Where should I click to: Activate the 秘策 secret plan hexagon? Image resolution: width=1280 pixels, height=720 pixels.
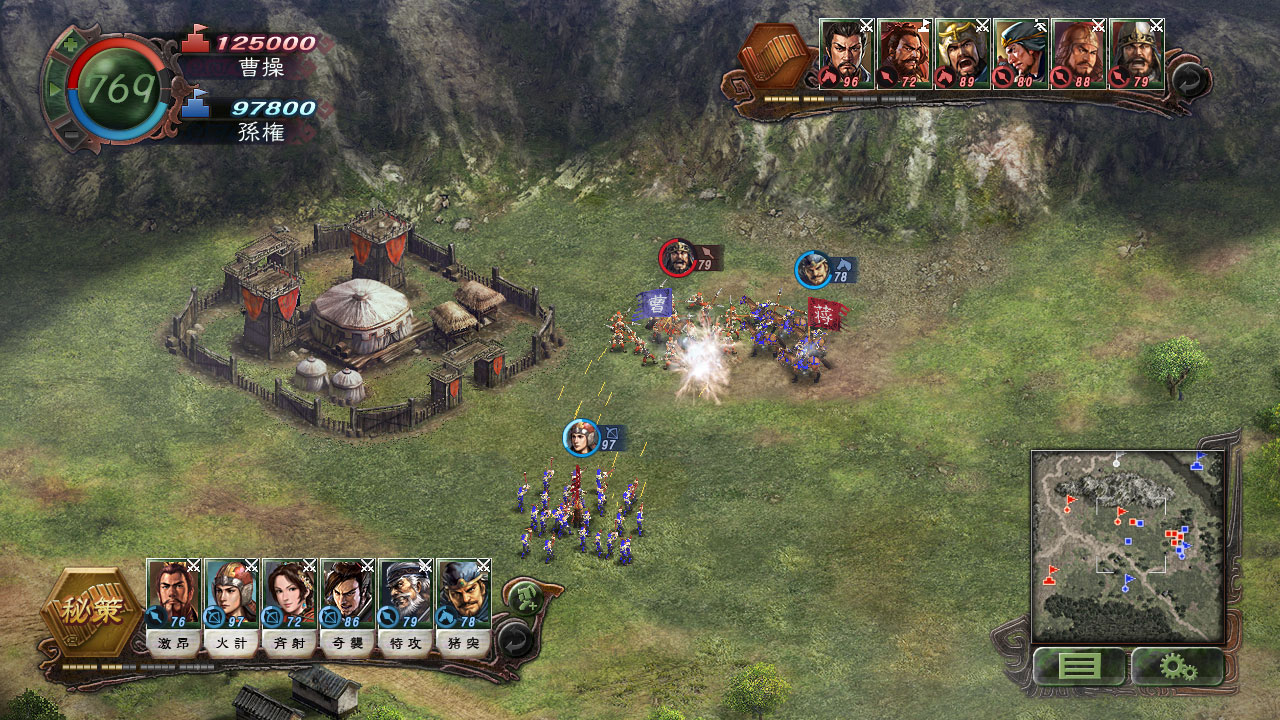pyautogui.click(x=92, y=611)
